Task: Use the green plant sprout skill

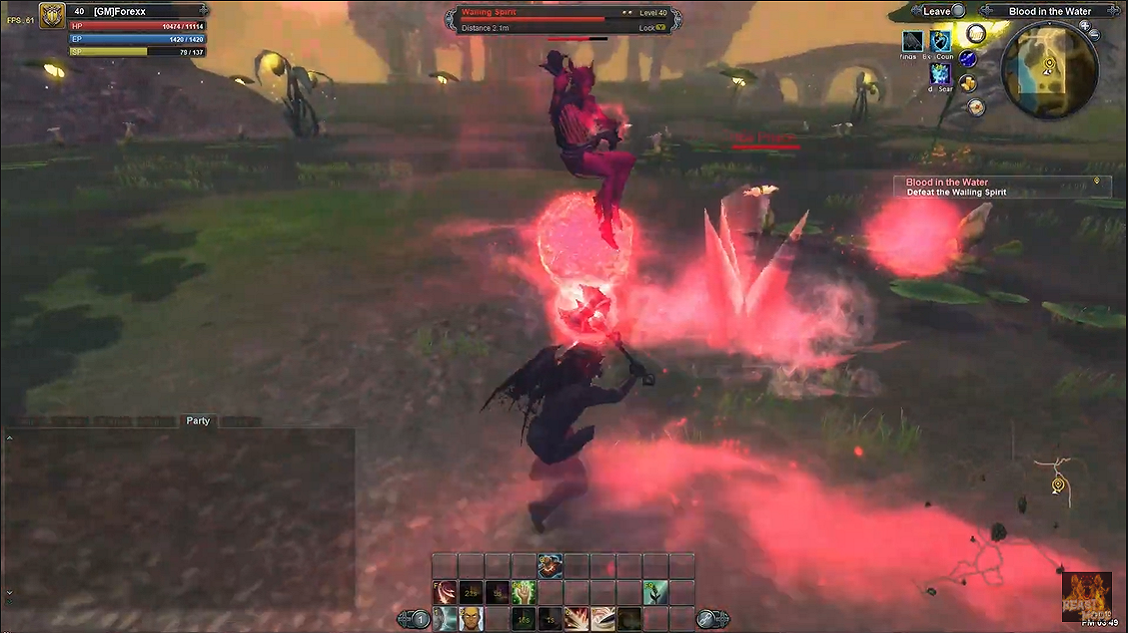Action: (x=655, y=592)
